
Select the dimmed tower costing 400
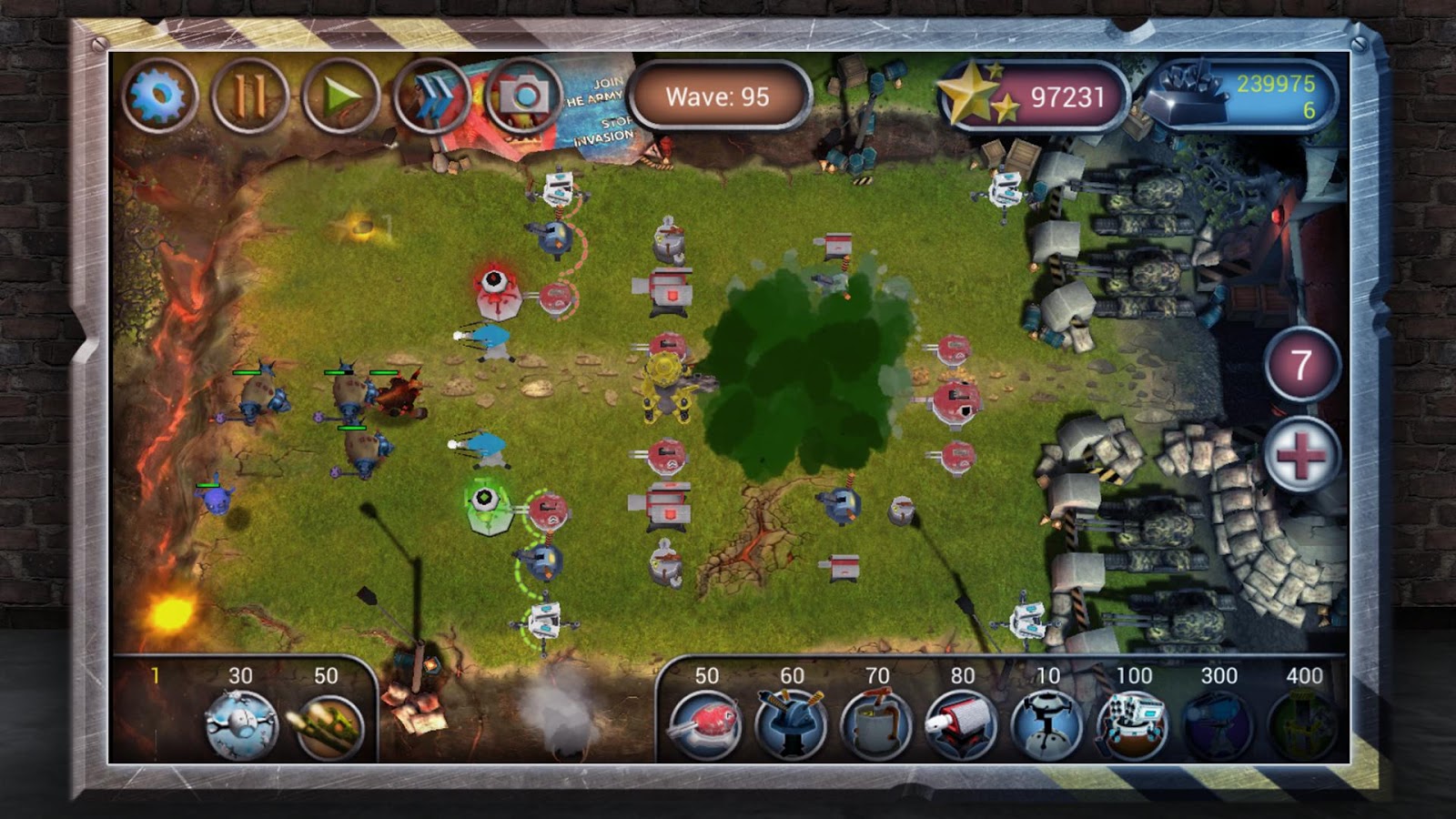point(1303,724)
